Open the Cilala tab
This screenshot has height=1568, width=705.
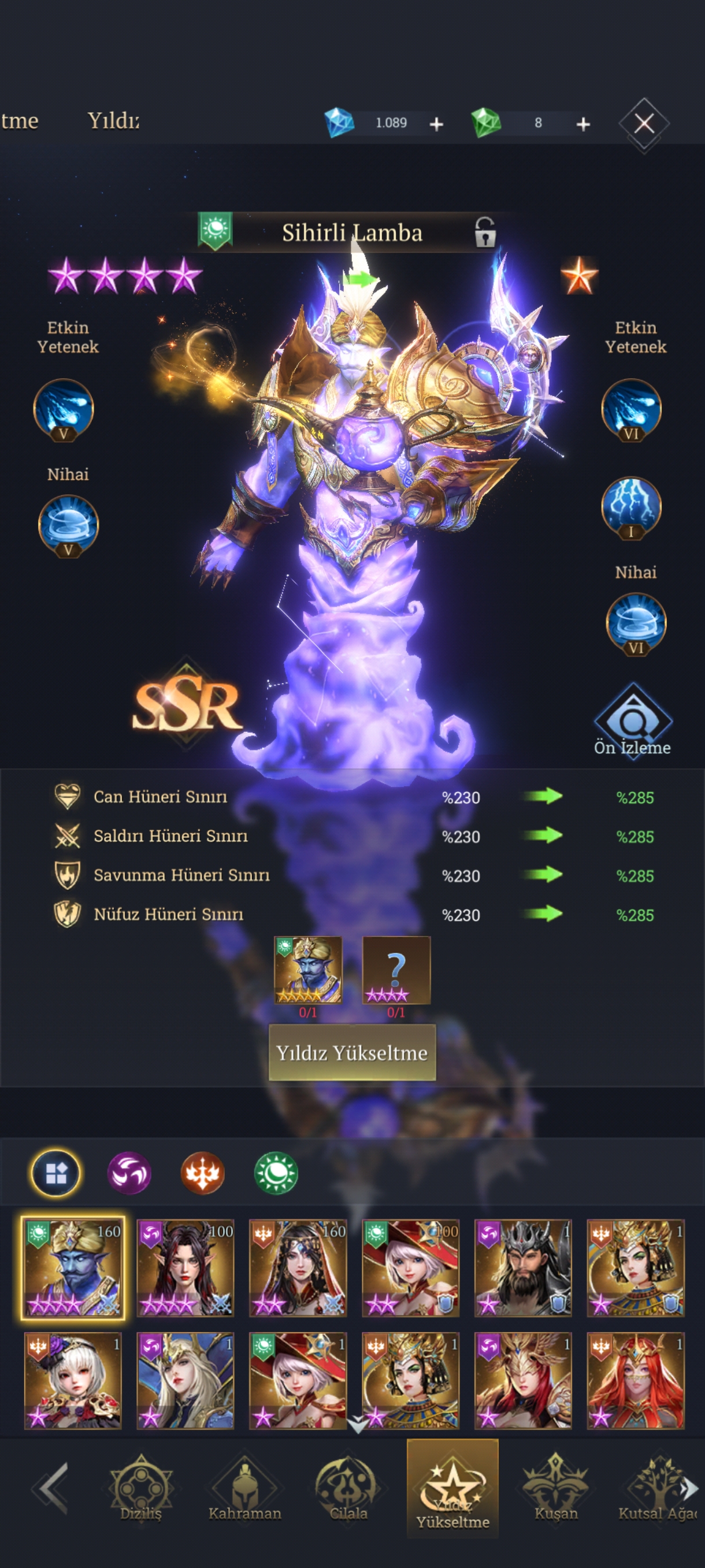tap(348, 1489)
